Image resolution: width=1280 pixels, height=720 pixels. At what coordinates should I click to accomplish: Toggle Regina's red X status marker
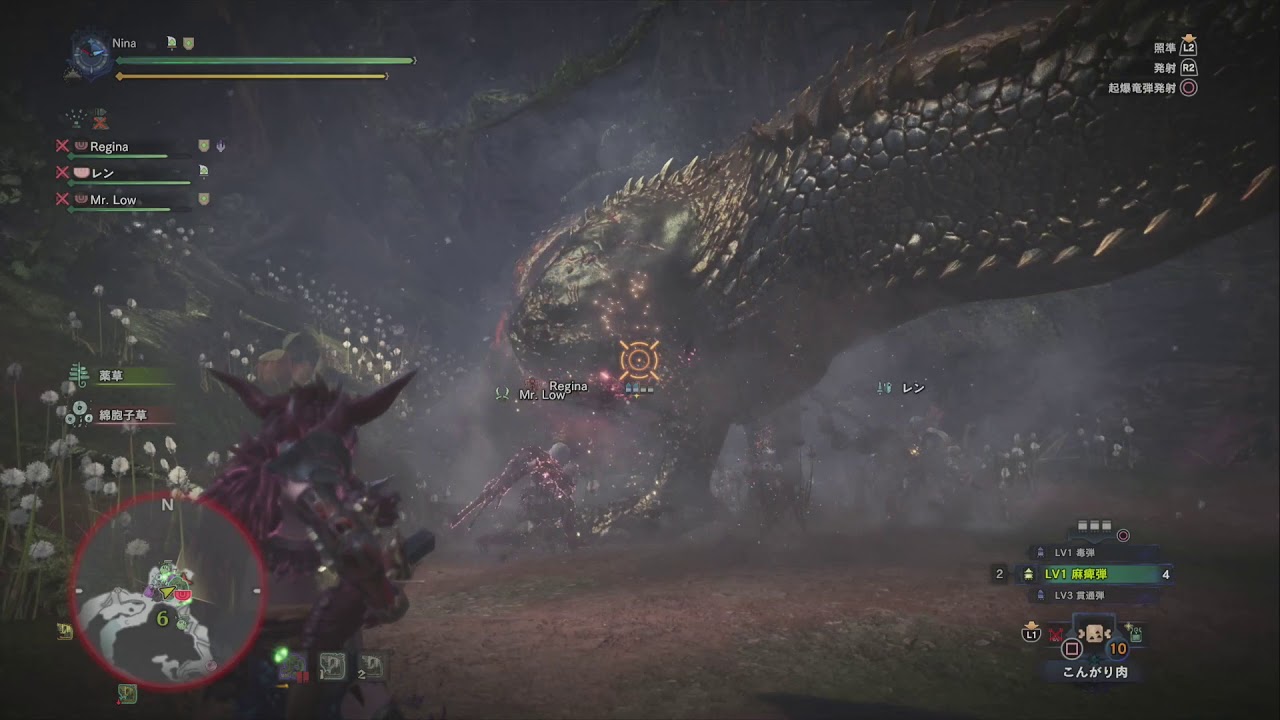pyautogui.click(x=62, y=145)
